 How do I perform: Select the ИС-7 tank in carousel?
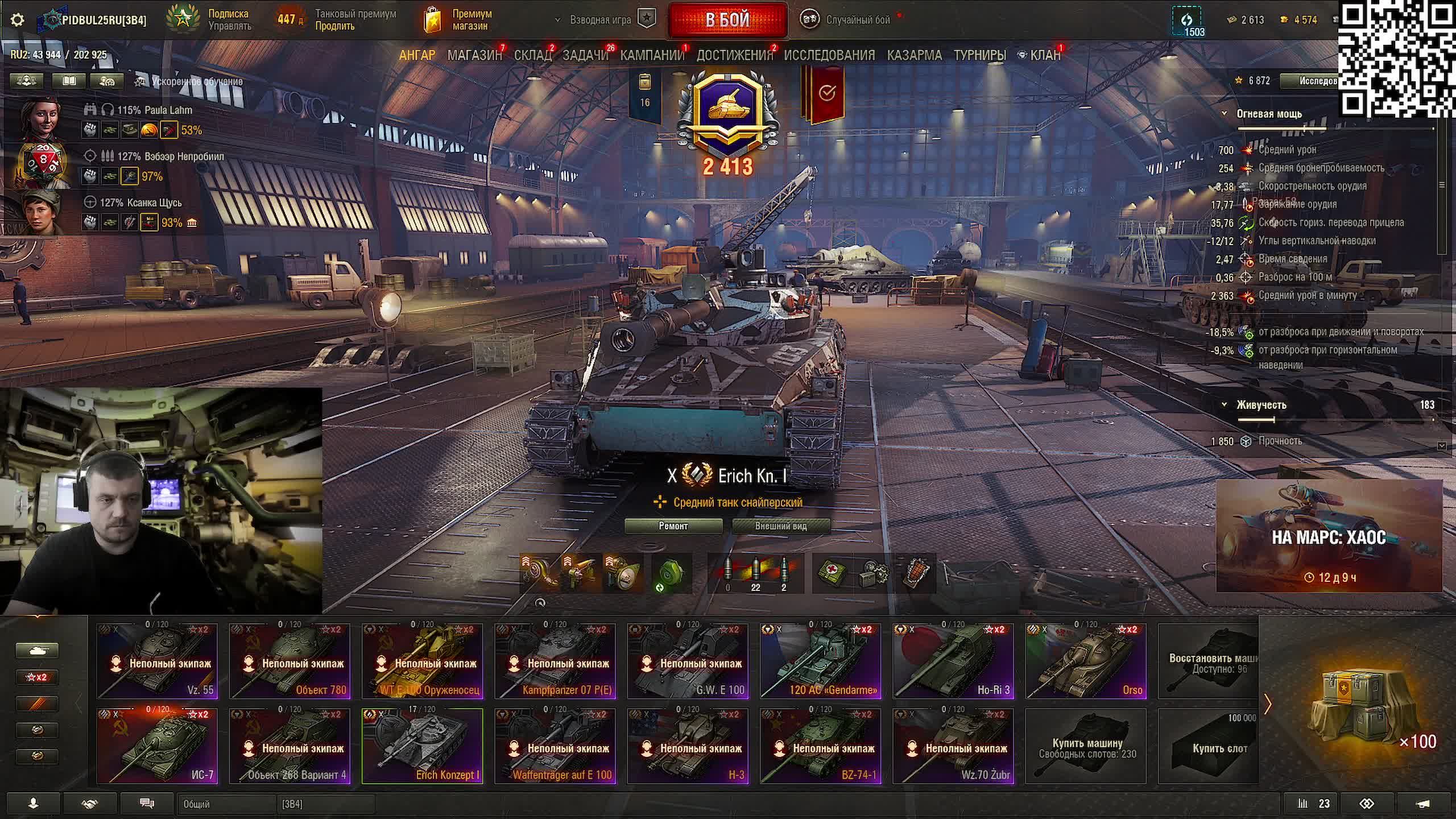point(157,746)
